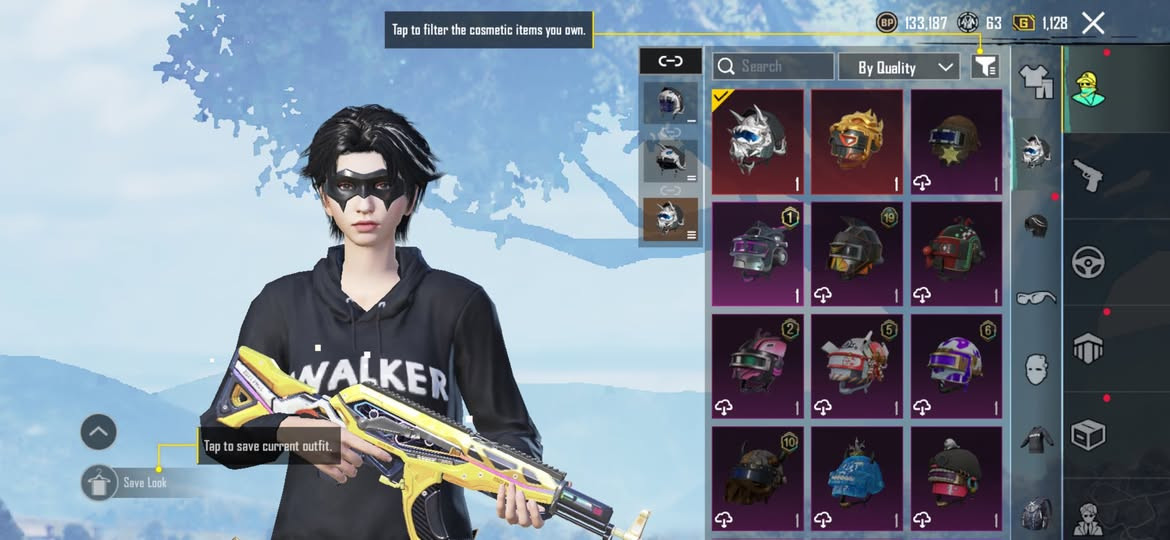Select the equipped silver horned helmet
The height and width of the screenshot is (540, 1170).
pos(757,141)
